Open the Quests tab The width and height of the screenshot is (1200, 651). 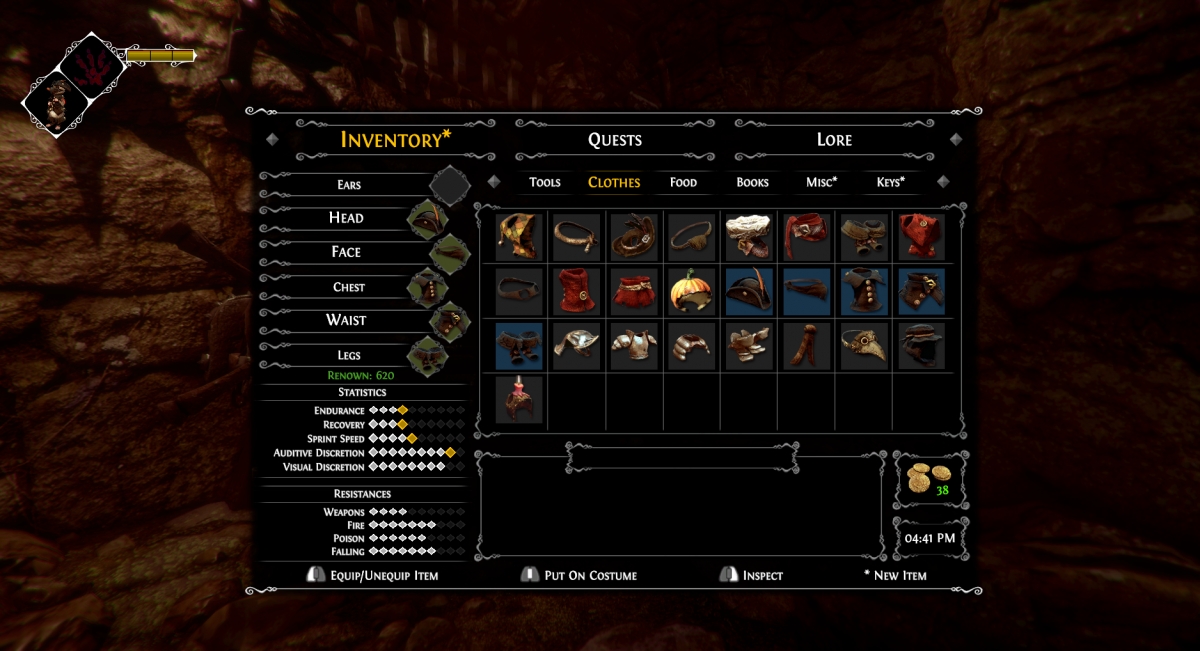614,140
